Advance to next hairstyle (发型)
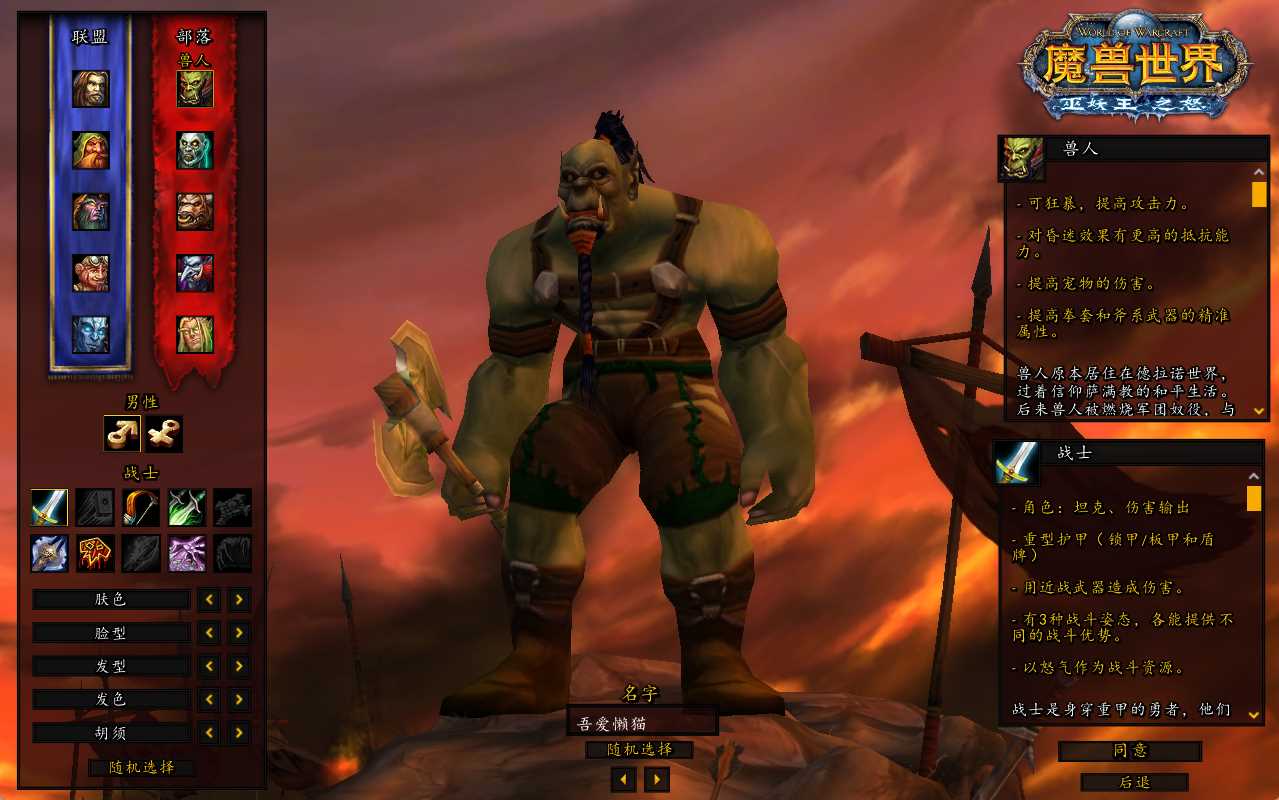 [239, 665]
